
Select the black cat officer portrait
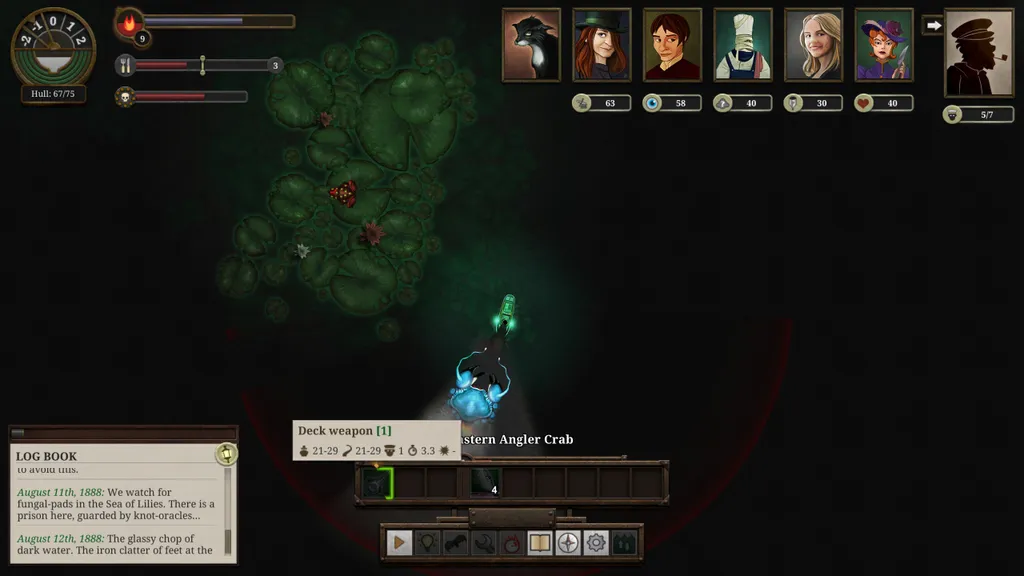531,45
